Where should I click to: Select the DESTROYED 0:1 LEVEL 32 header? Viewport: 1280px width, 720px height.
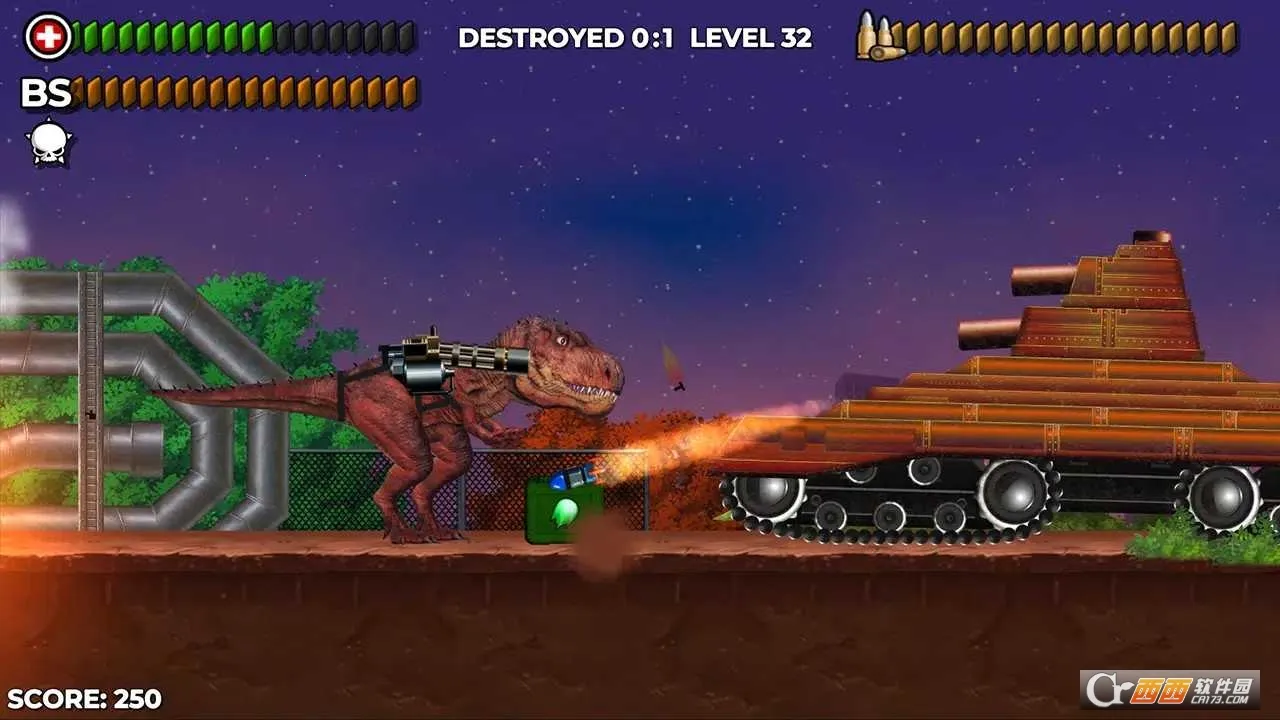pyautogui.click(x=635, y=38)
